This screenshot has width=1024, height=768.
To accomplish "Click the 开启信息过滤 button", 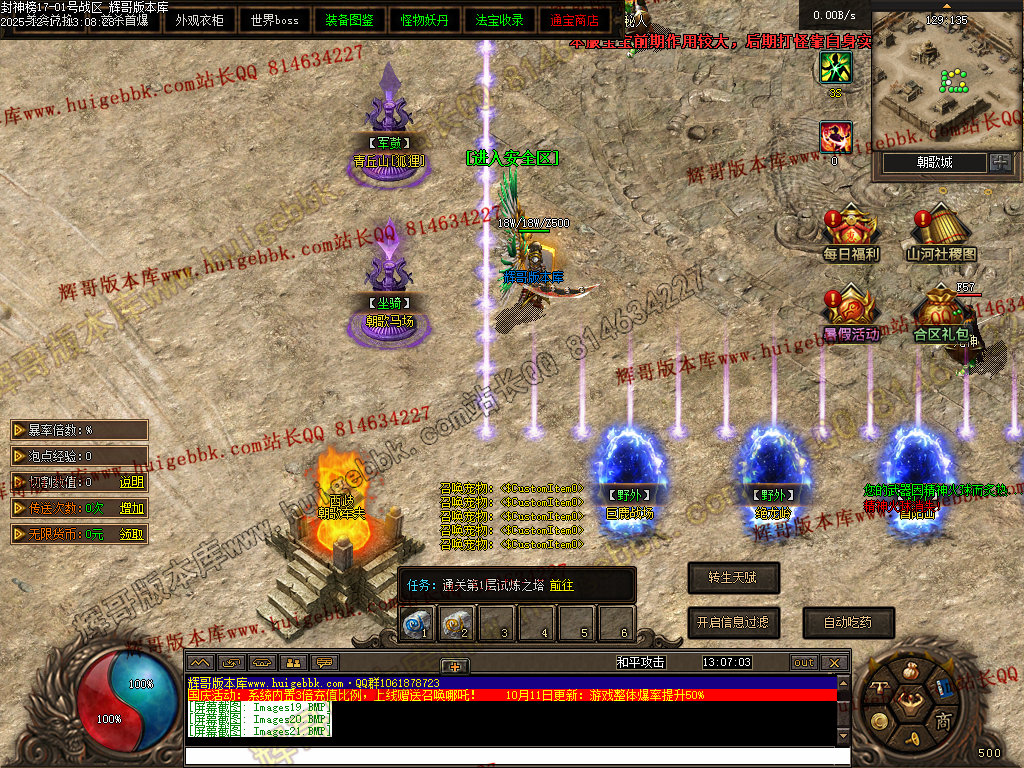I will click(733, 622).
